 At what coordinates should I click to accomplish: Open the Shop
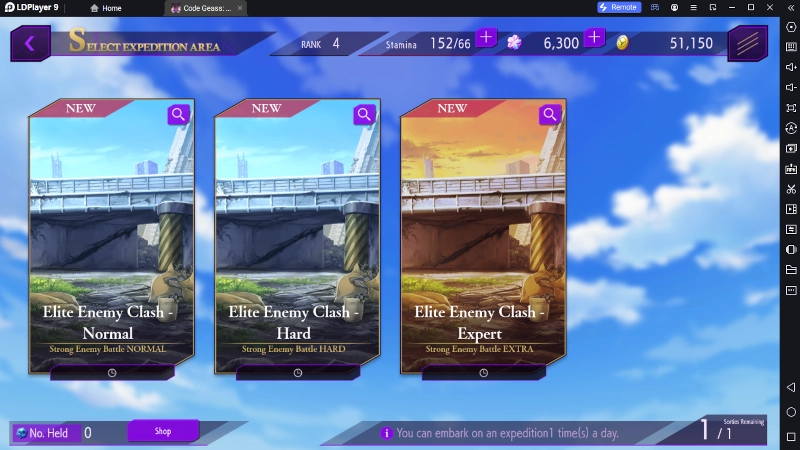(x=163, y=431)
